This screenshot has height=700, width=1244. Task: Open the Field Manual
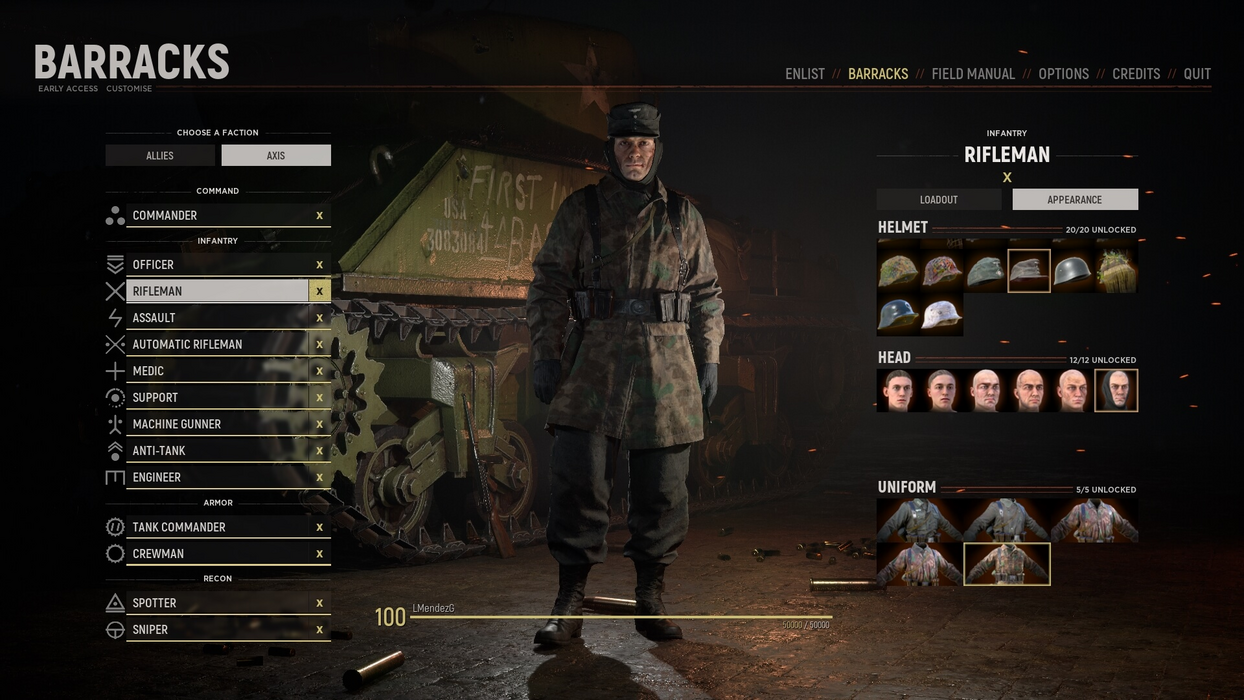click(x=973, y=74)
